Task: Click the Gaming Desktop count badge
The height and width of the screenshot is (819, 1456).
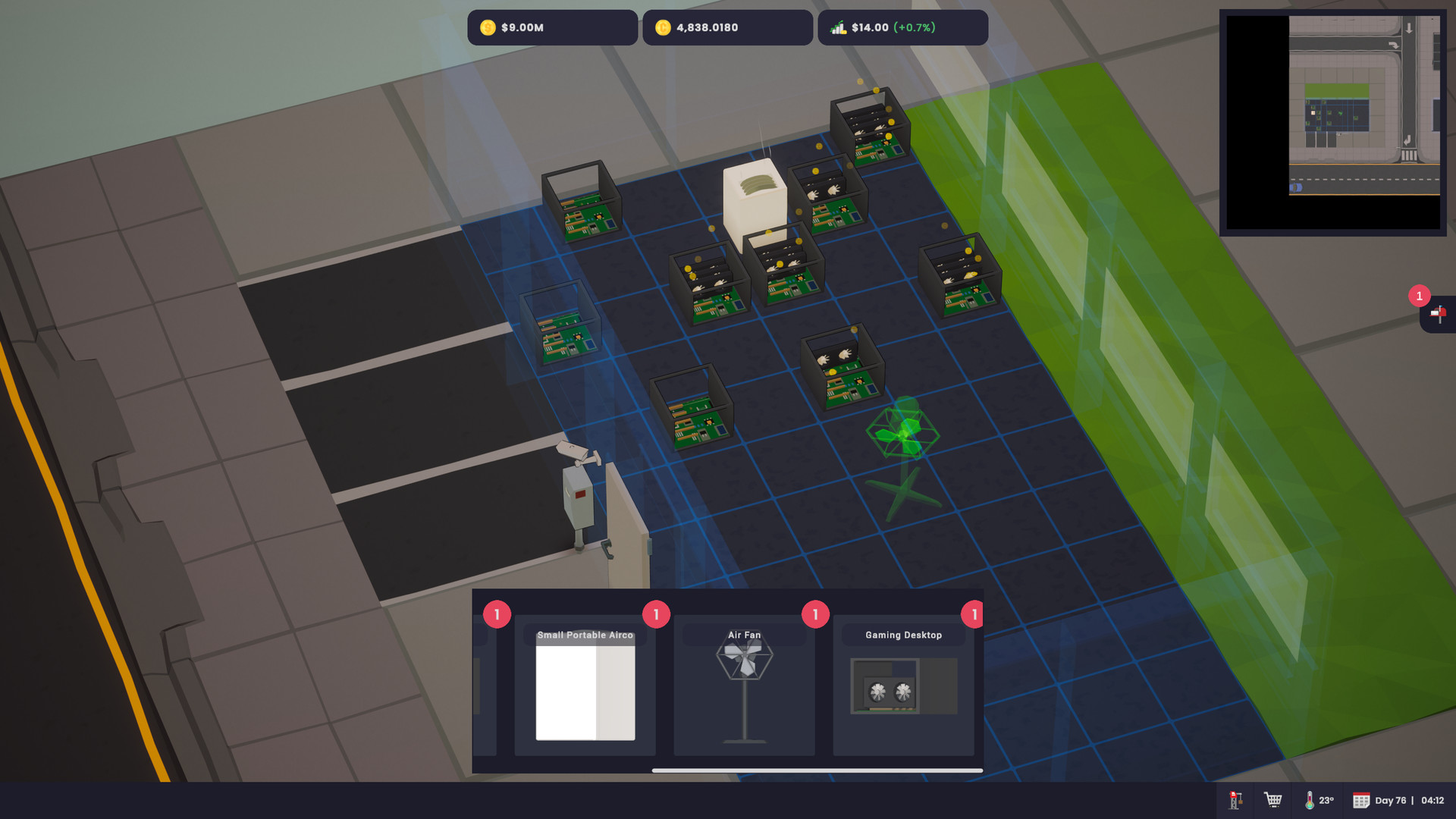Action: [974, 616]
